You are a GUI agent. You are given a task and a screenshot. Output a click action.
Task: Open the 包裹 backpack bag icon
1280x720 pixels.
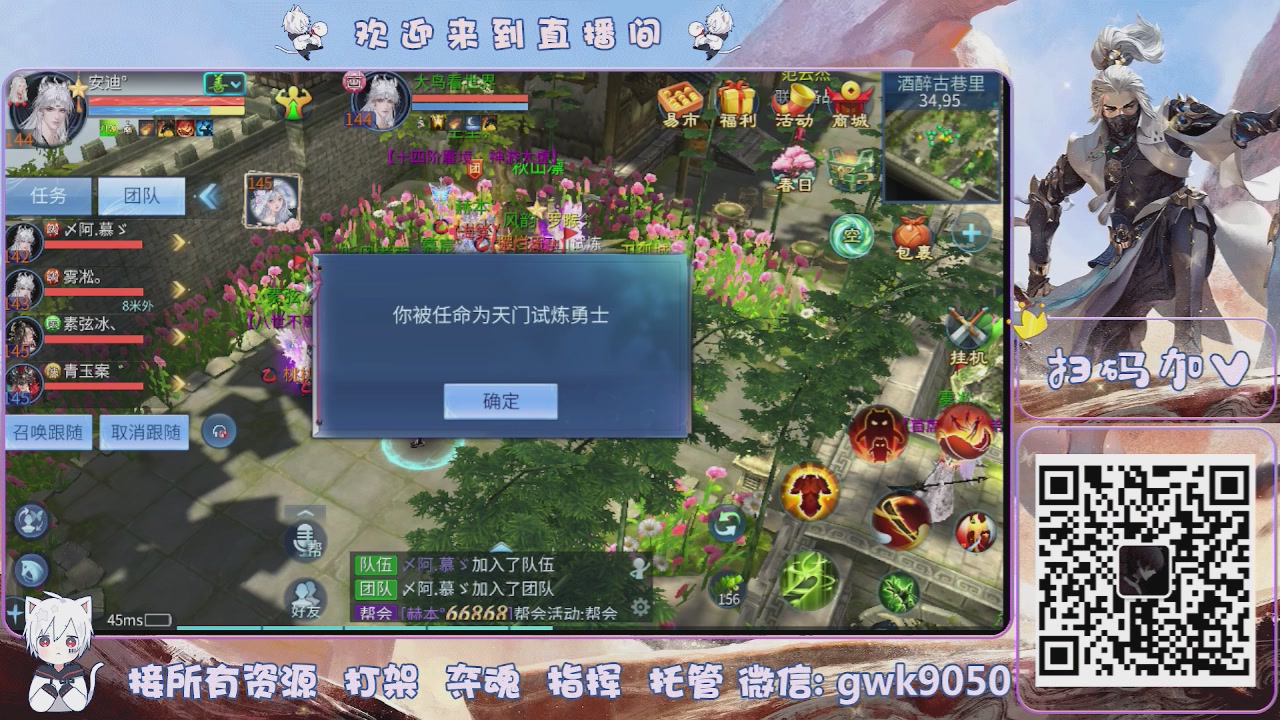point(913,238)
